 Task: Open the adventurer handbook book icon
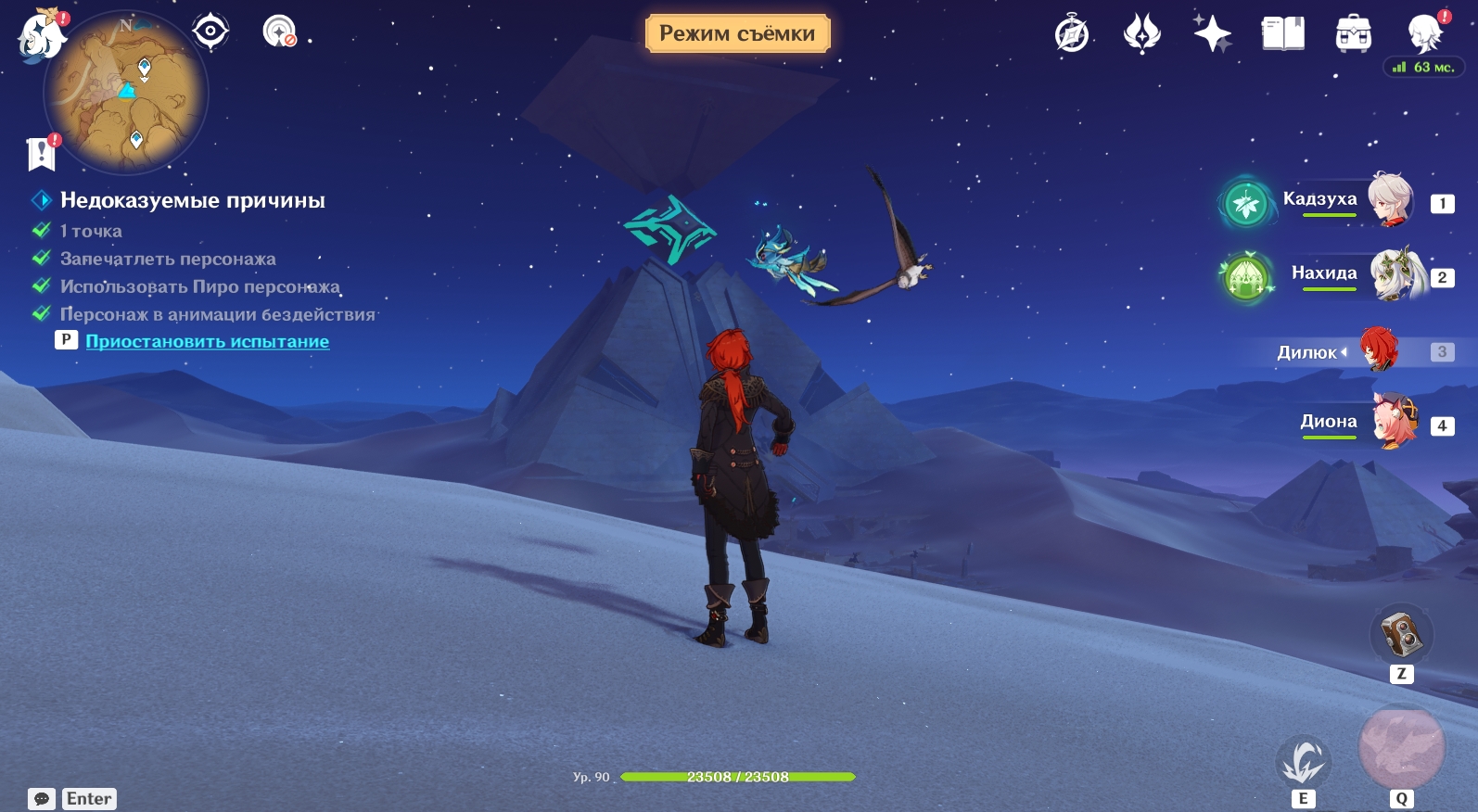tap(1282, 34)
